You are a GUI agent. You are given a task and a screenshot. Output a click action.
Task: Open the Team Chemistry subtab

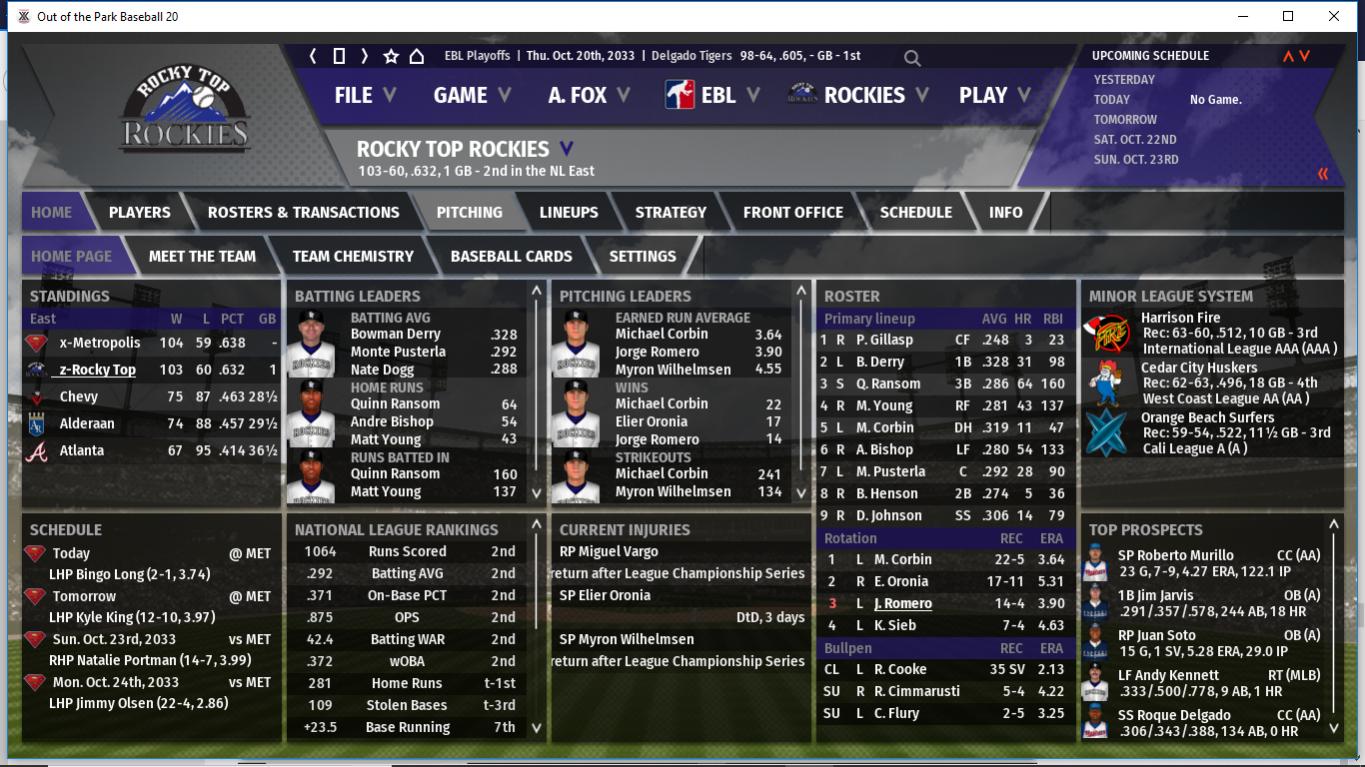pos(352,256)
